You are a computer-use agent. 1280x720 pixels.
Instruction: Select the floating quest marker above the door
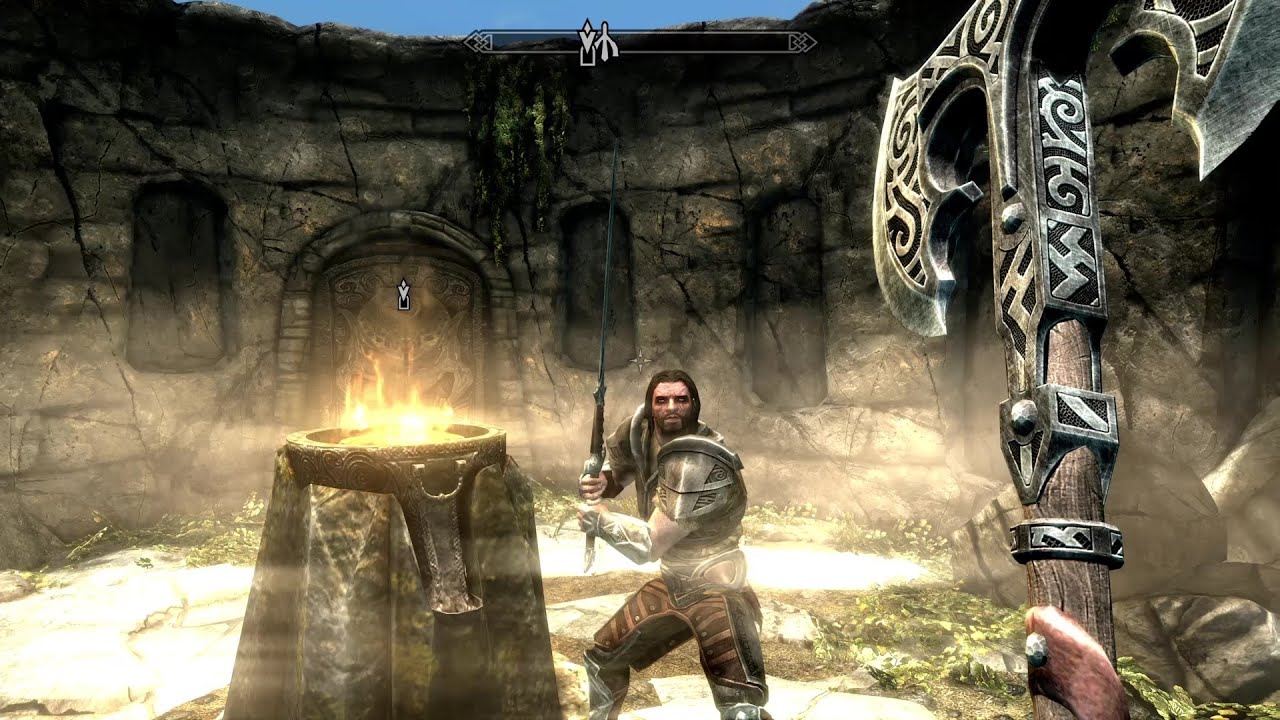(x=403, y=295)
